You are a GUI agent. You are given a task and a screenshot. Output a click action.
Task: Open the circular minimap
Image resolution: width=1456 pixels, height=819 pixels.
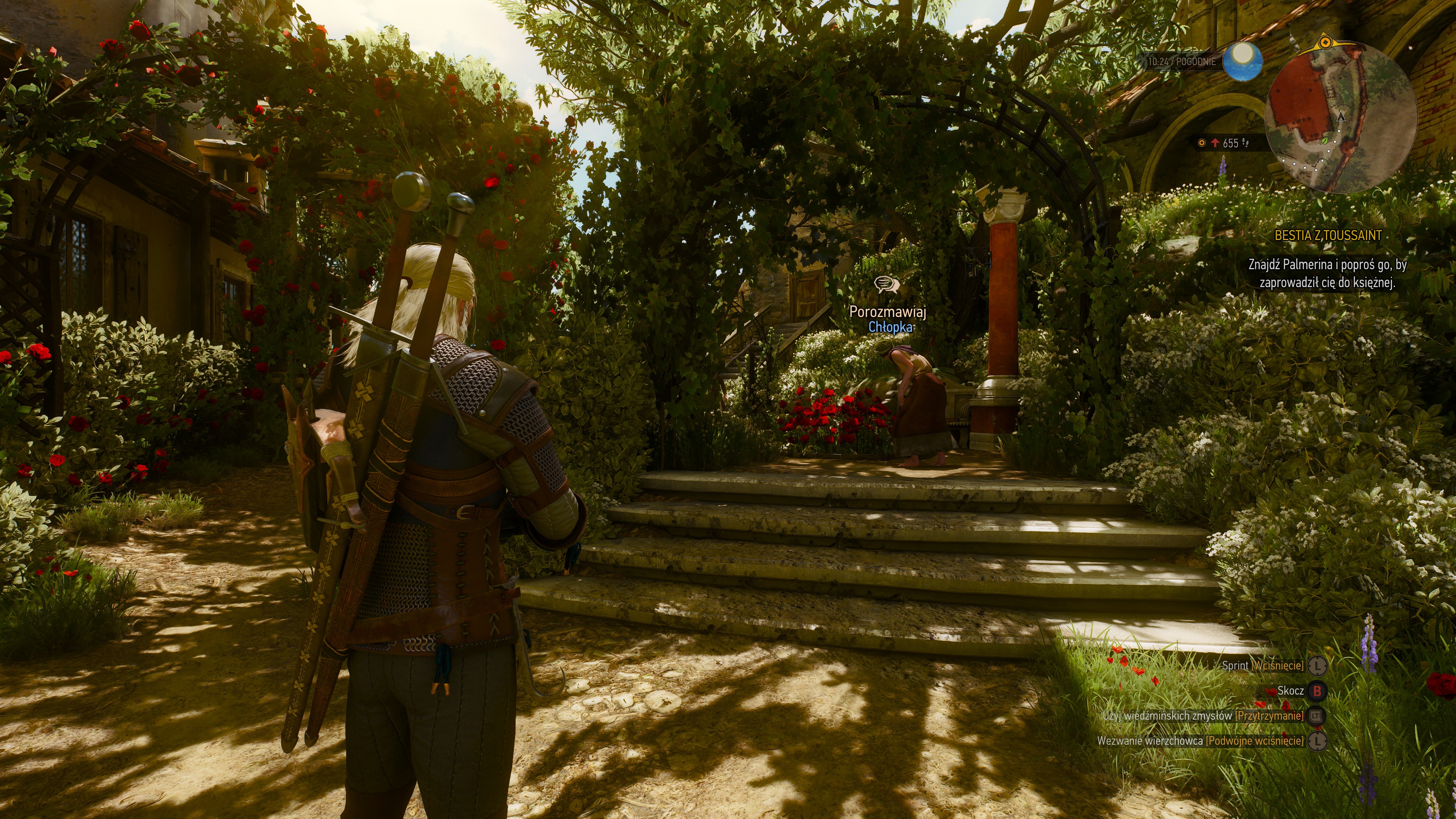pos(1341,117)
